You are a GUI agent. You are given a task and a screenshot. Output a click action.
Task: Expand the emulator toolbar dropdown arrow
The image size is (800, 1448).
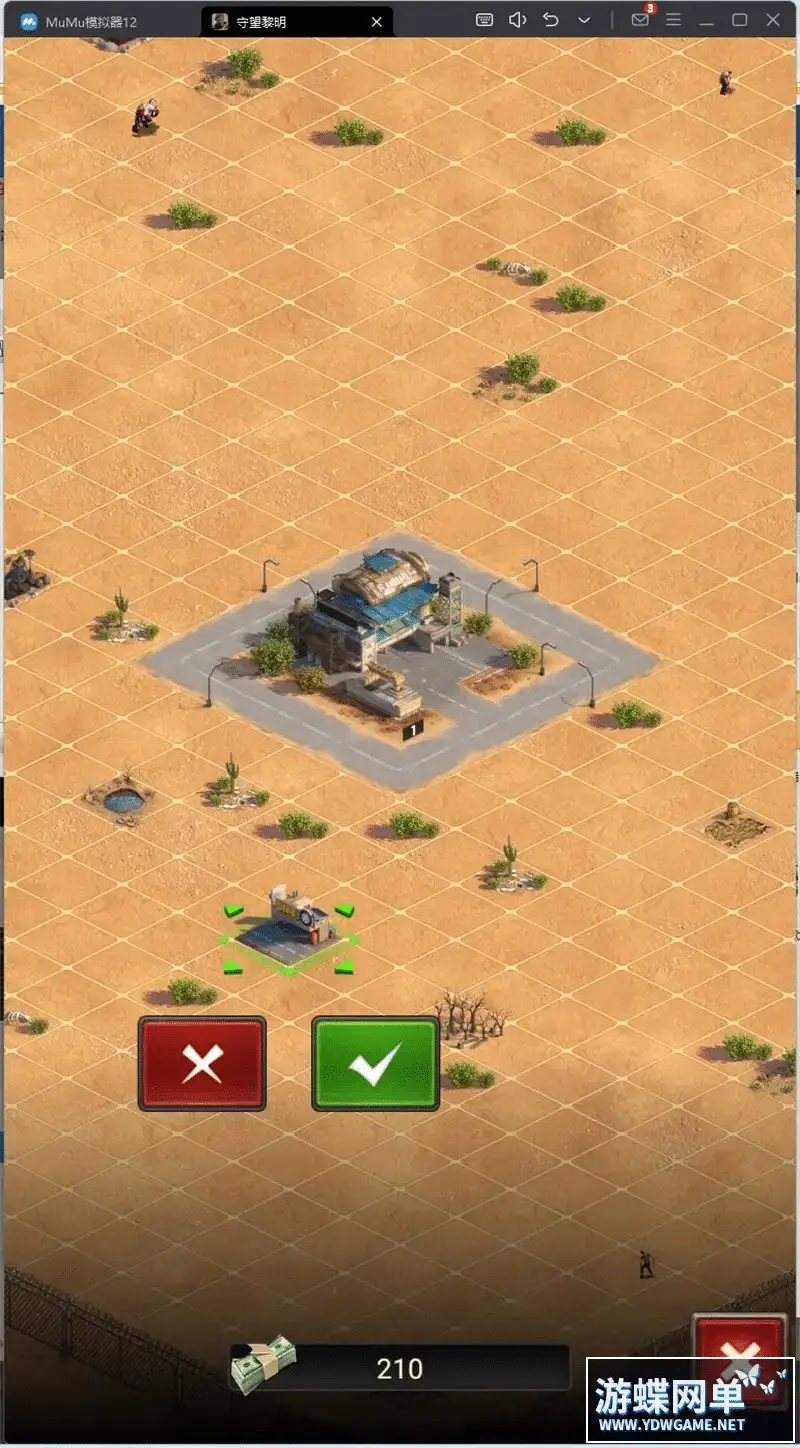click(583, 20)
